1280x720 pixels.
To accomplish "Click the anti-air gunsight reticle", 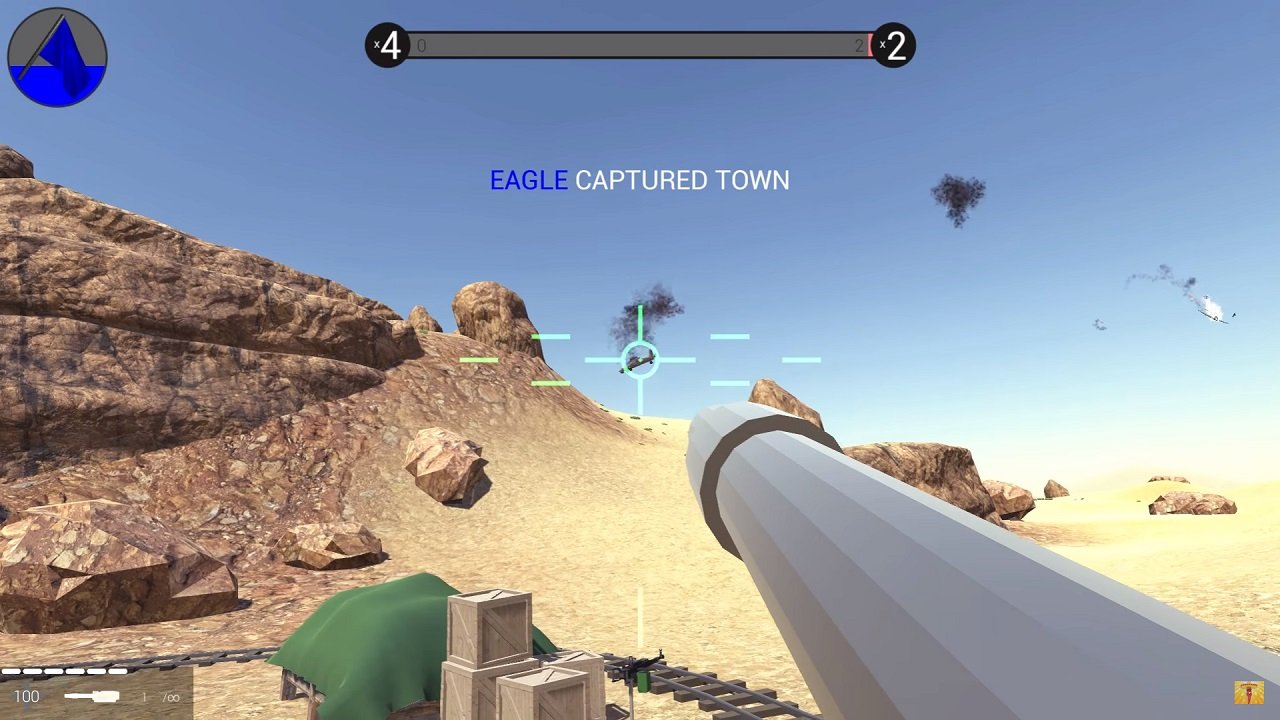I will point(640,360).
